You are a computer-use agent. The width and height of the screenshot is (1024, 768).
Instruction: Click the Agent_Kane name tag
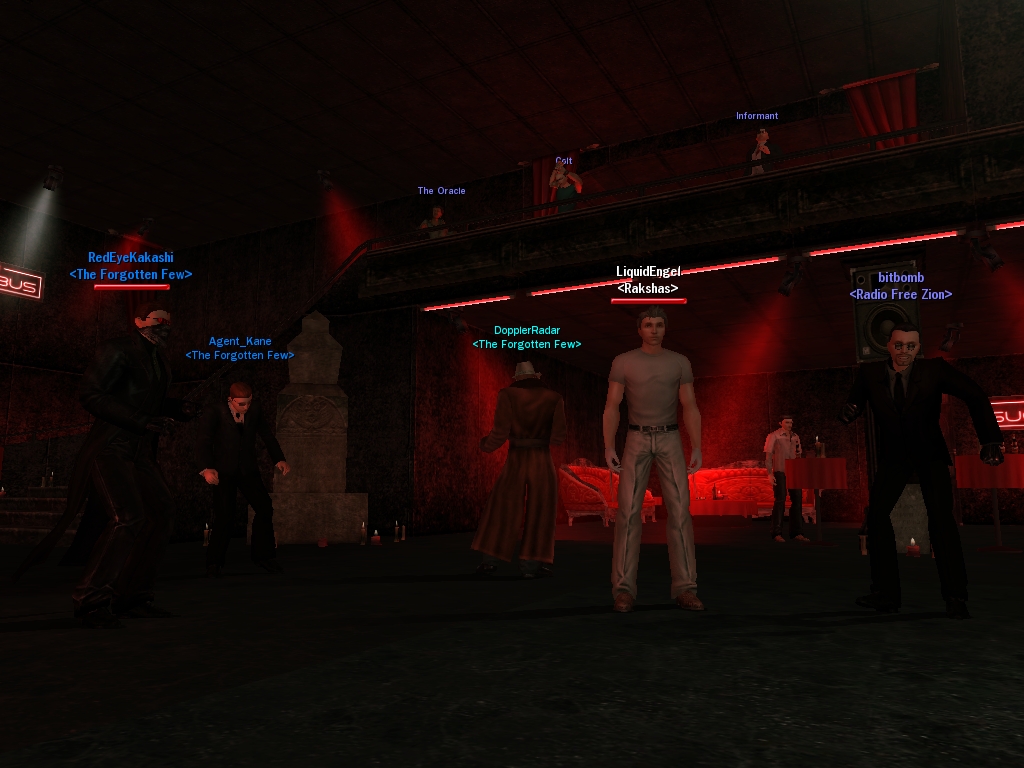click(240, 342)
